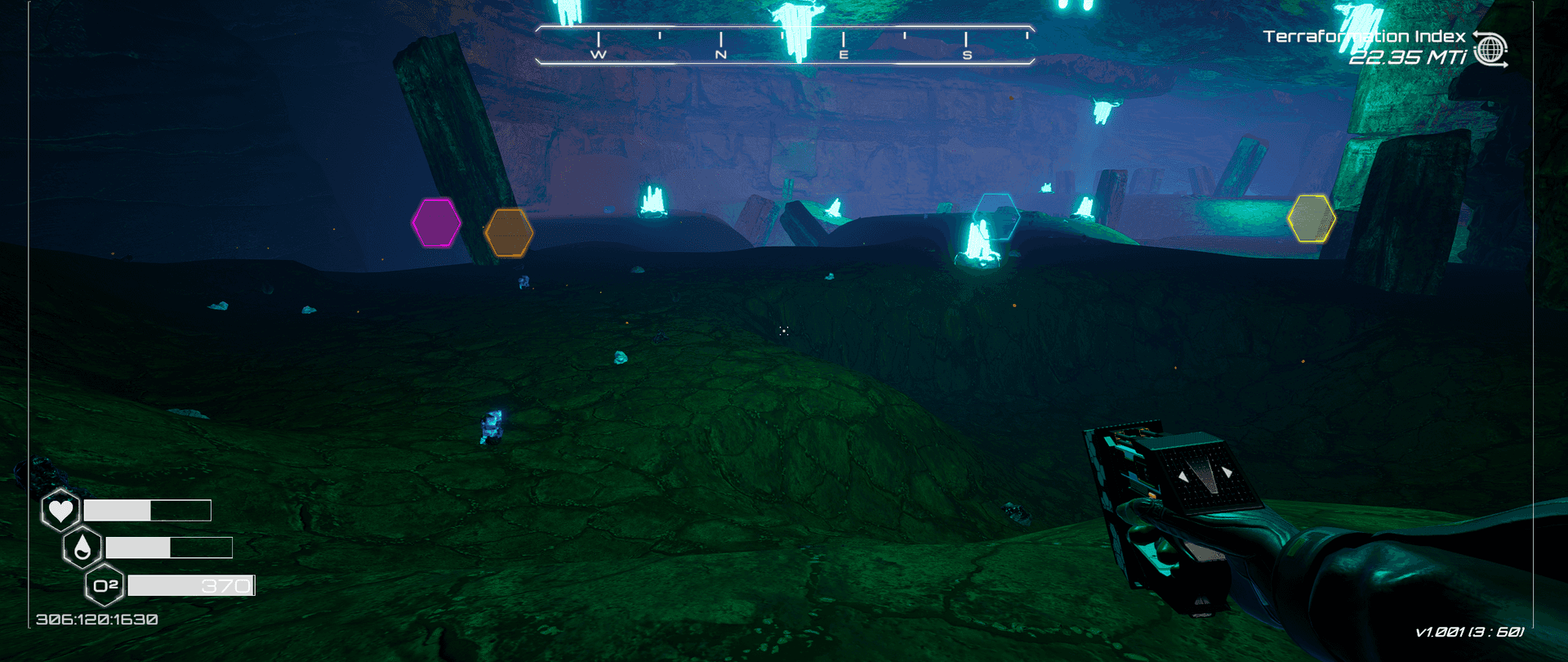Click the blue hexagon beacon marker
Screen dimensions: 1568x662
click(x=996, y=217)
